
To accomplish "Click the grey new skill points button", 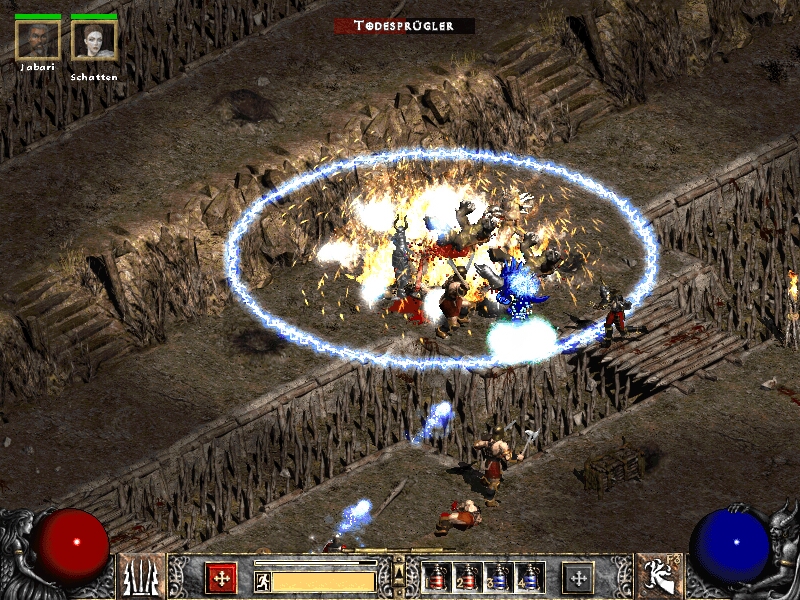I will (577, 577).
